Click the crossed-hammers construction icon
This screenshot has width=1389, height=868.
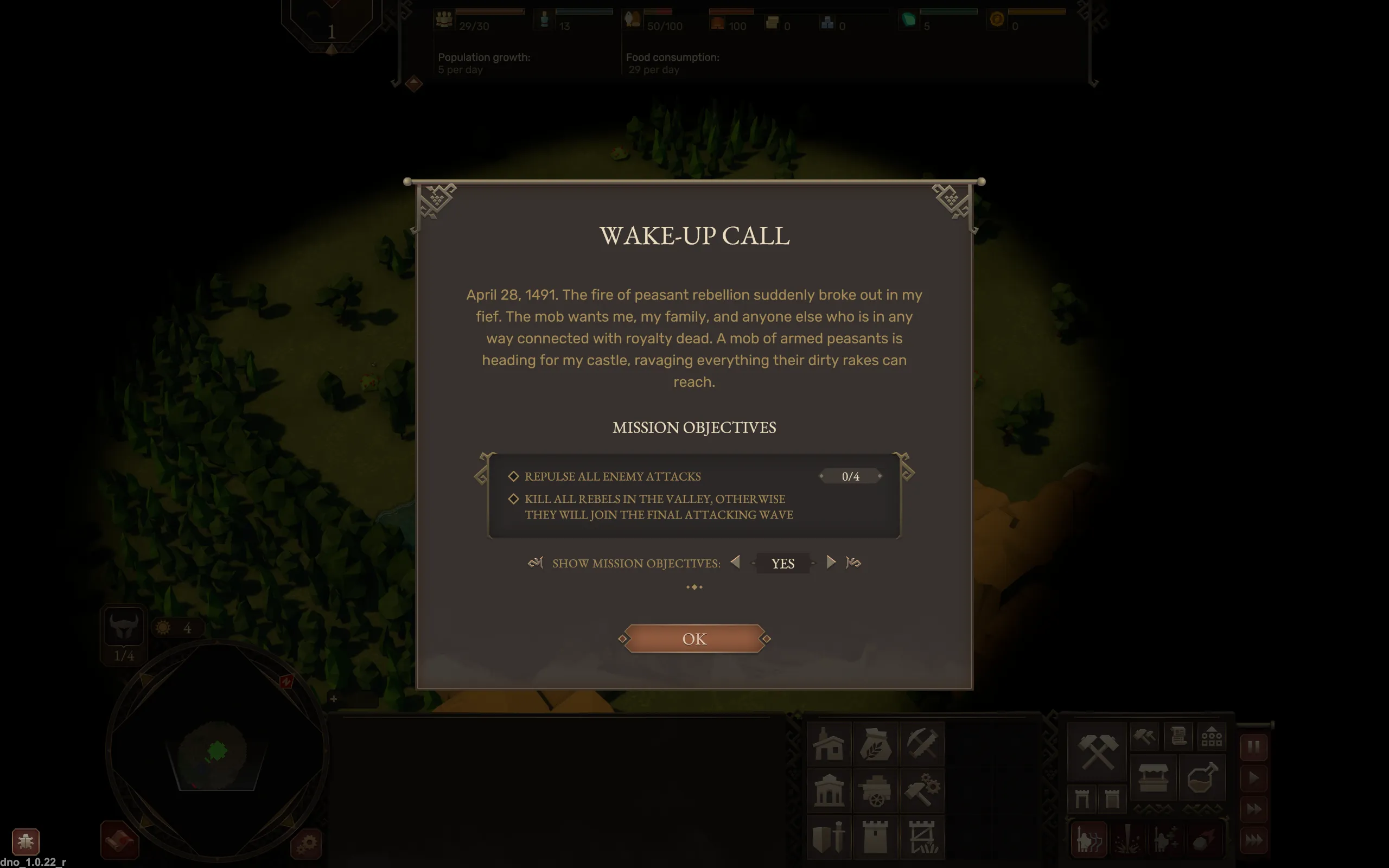(x=1098, y=753)
